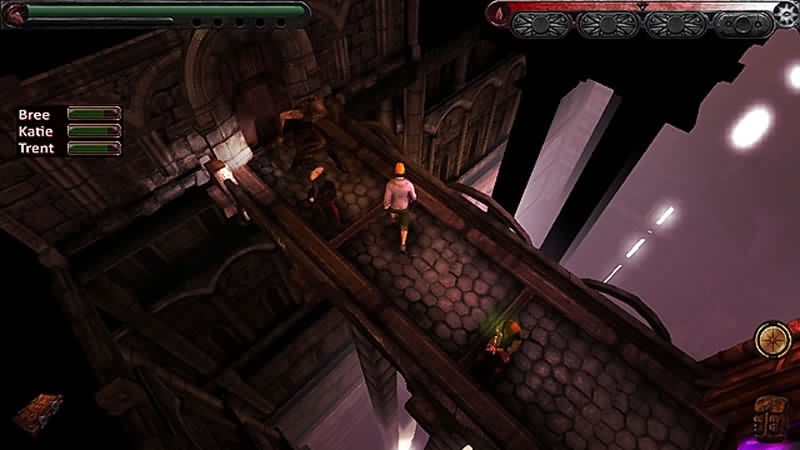800x450 pixels.
Task: Click the silver gear emblem
Action: 787,13
